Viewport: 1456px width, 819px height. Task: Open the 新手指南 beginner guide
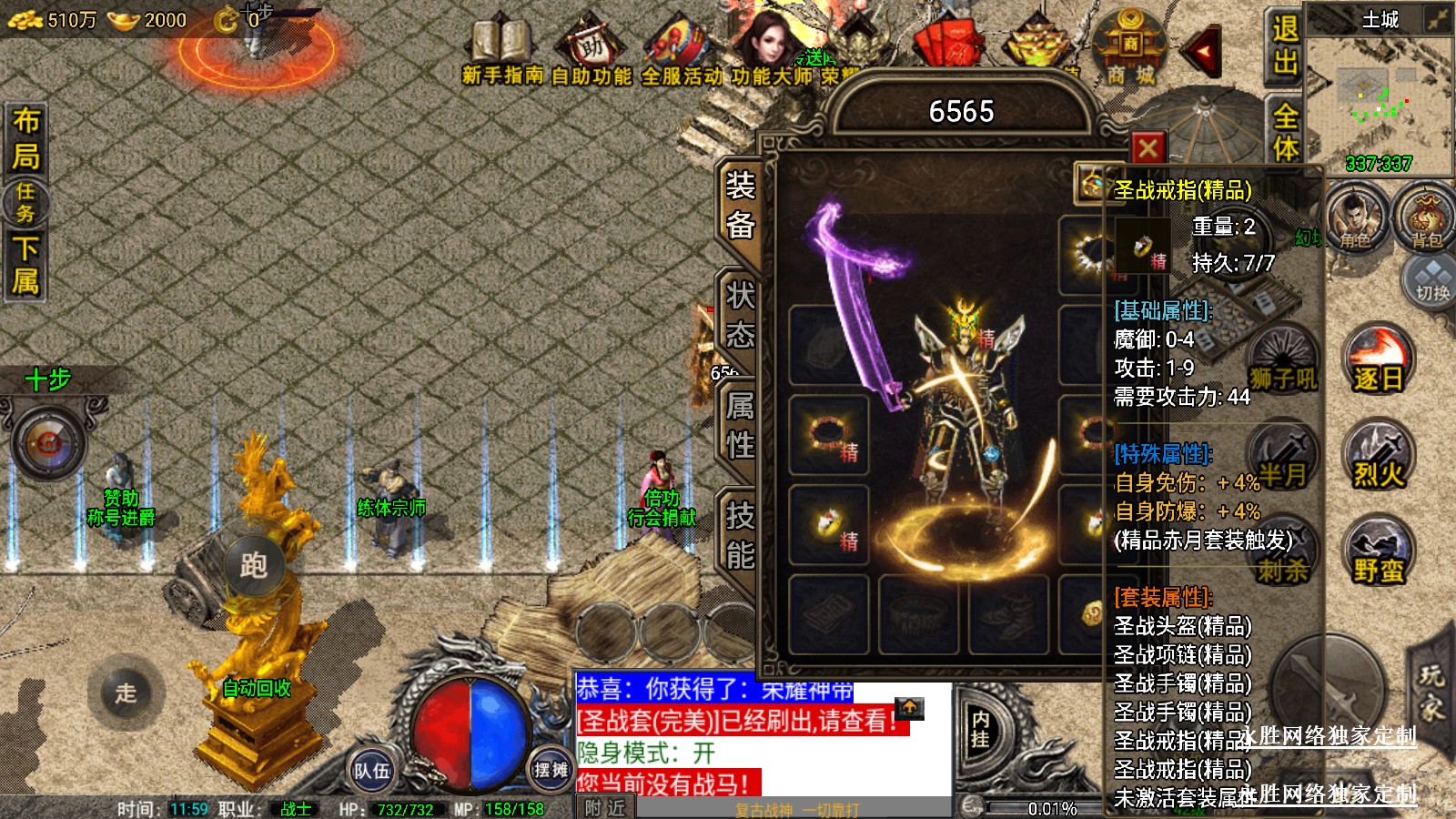pos(501,55)
